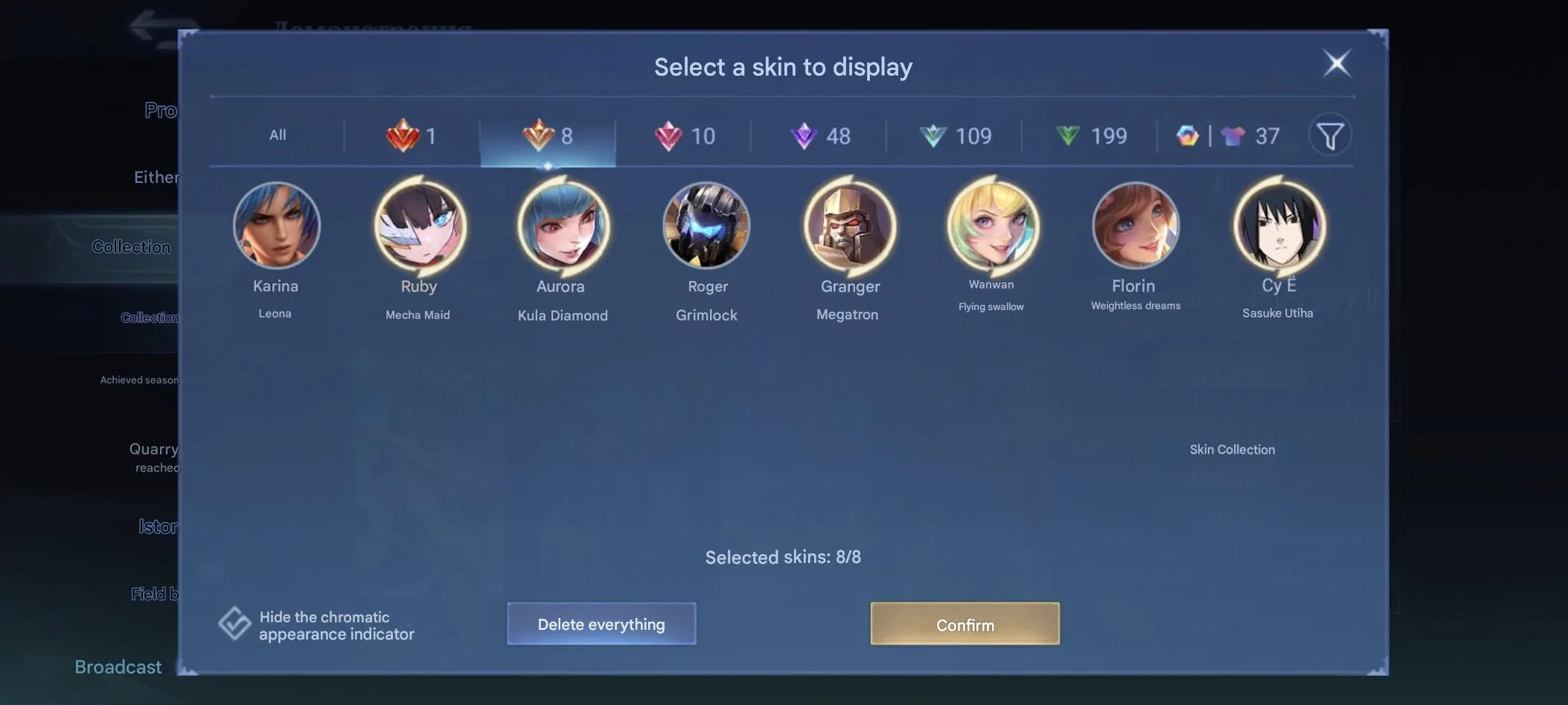Click the green crest filter with 199 skins
This screenshot has height=705, width=1568.
click(1091, 136)
